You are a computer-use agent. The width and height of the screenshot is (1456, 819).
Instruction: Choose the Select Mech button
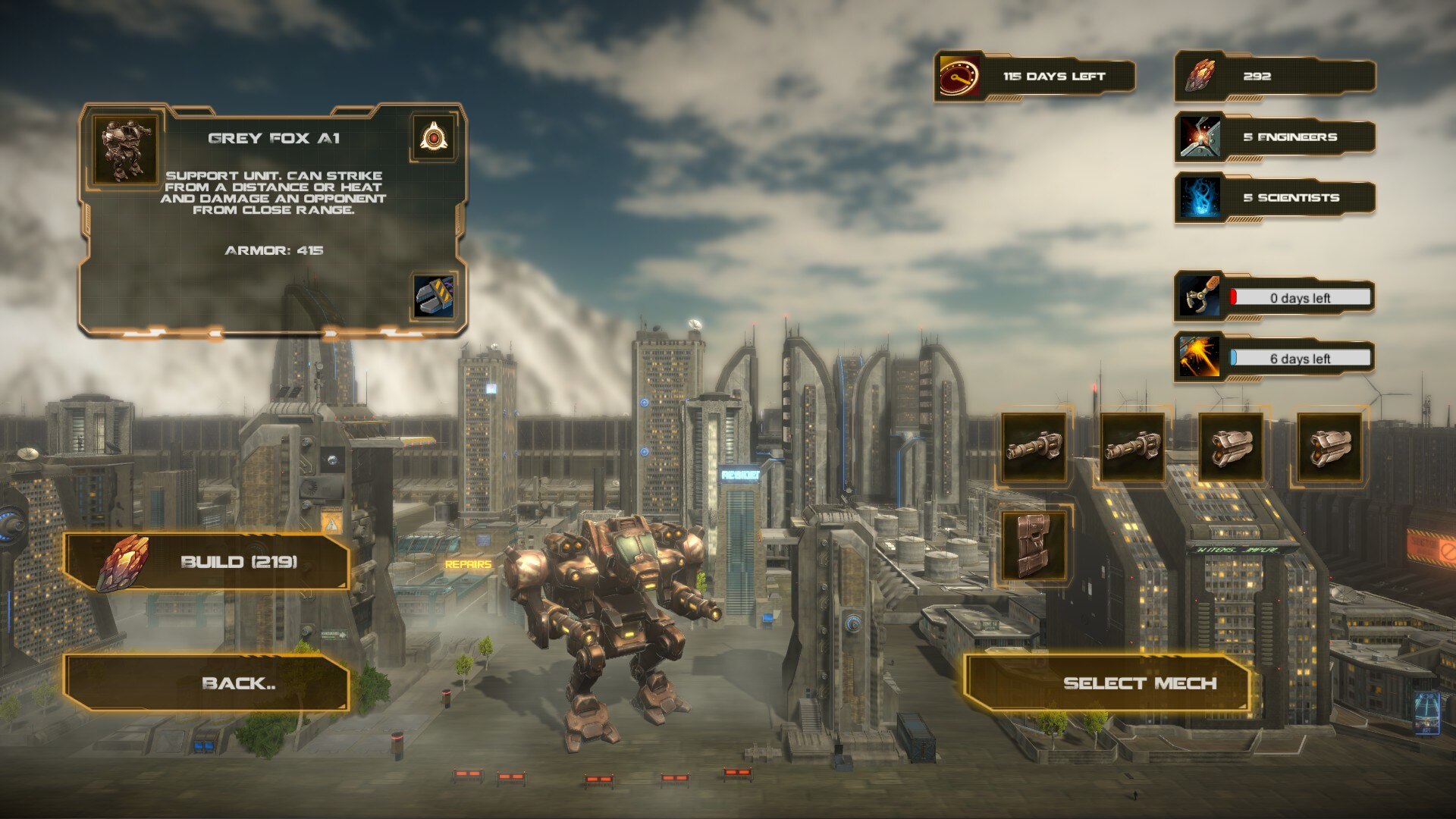[1107, 683]
